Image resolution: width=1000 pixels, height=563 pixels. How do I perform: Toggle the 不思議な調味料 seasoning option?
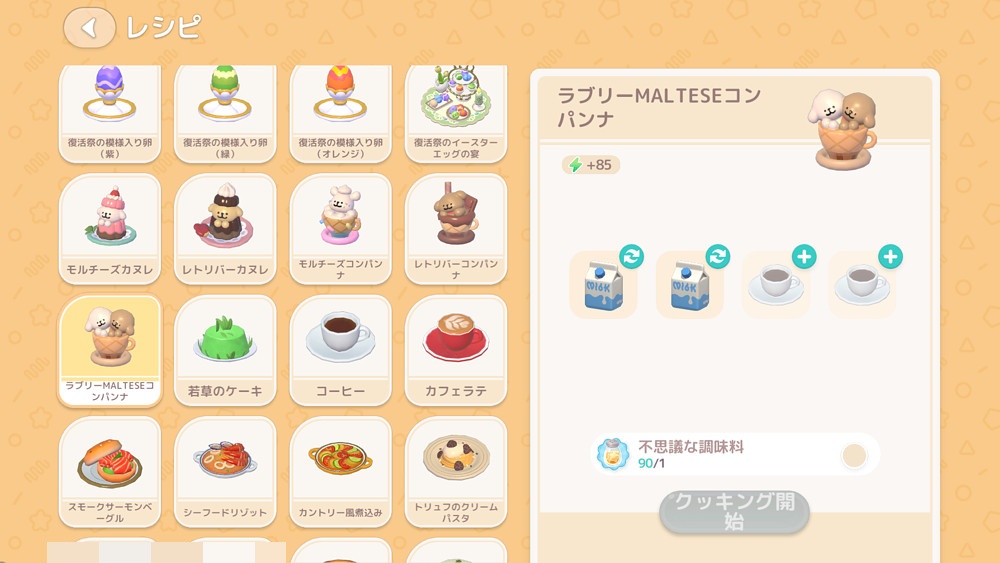pyautogui.click(x=853, y=456)
